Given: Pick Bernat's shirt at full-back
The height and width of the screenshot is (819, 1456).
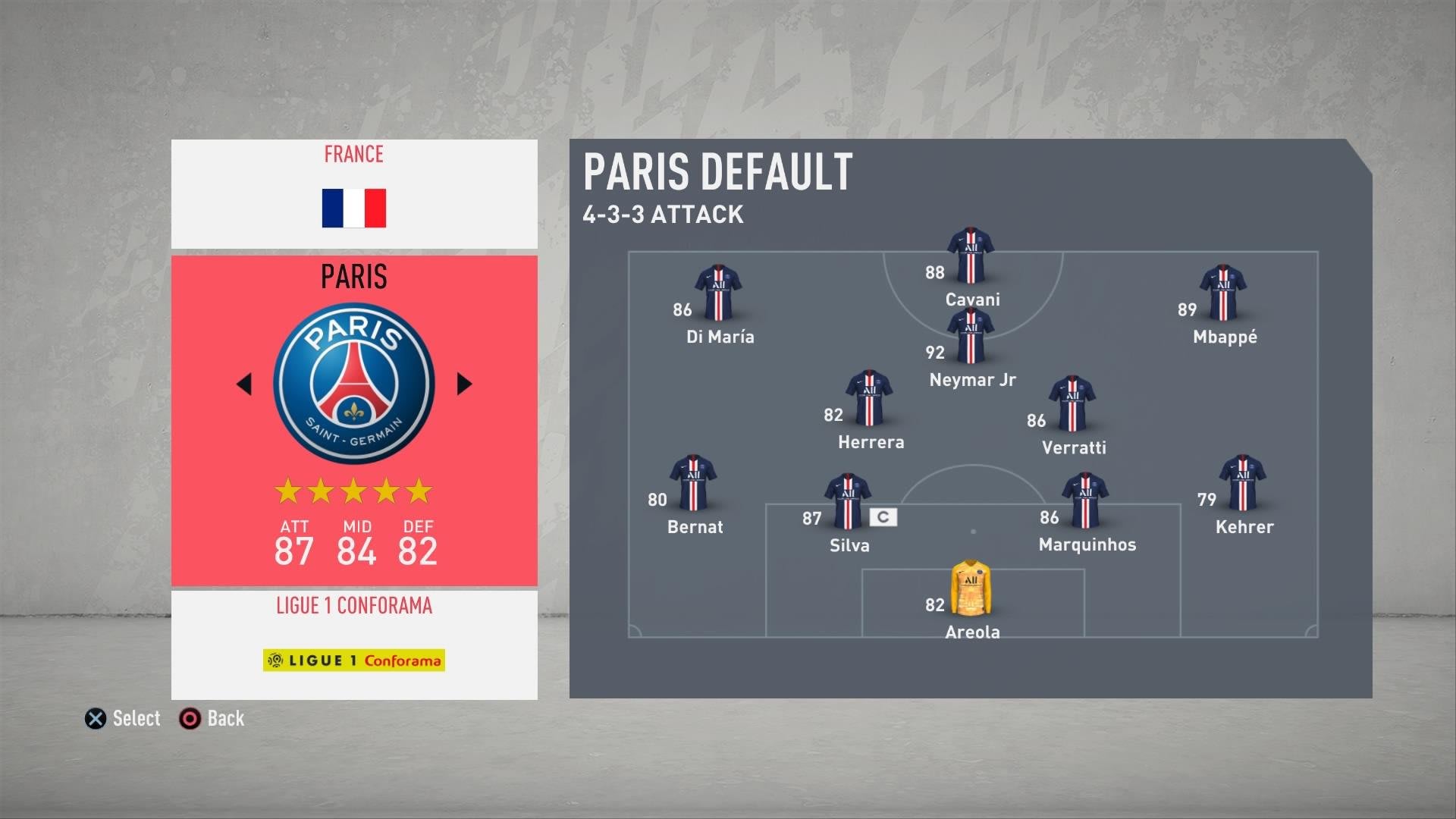Looking at the screenshot, I should click(692, 483).
